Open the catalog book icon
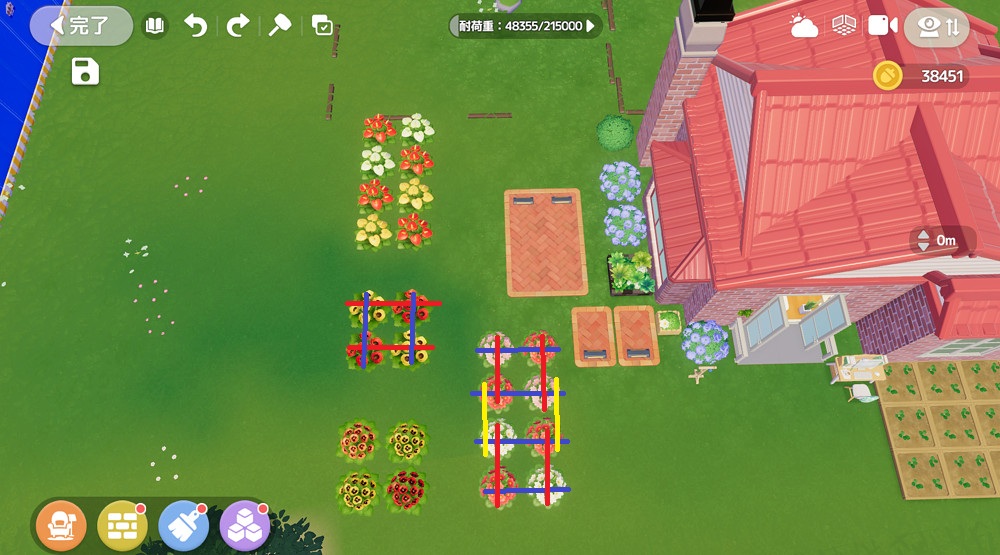Screen dimensions: 1000x555 tap(154, 26)
